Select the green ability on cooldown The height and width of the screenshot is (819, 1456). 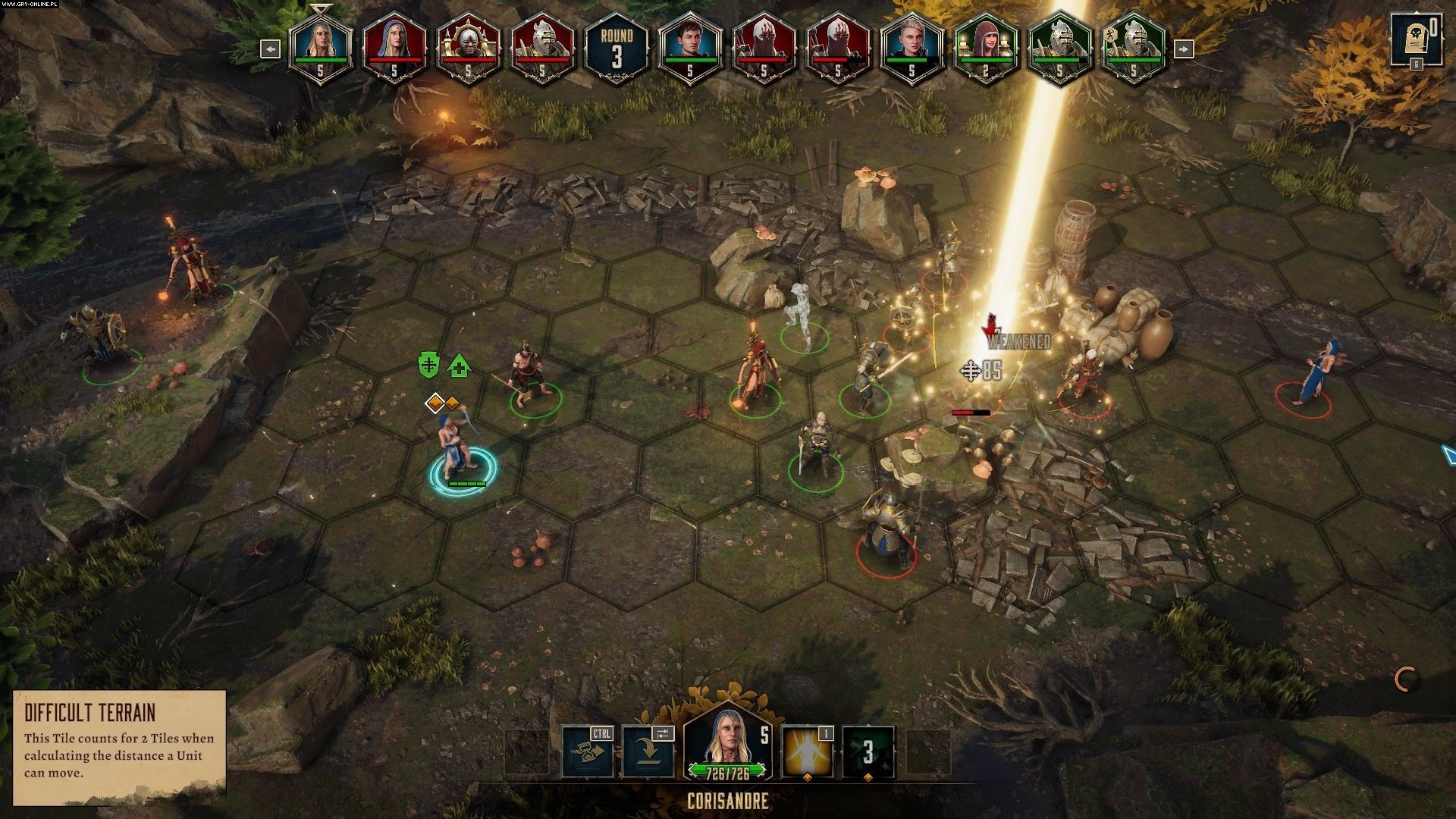pos(868,752)
